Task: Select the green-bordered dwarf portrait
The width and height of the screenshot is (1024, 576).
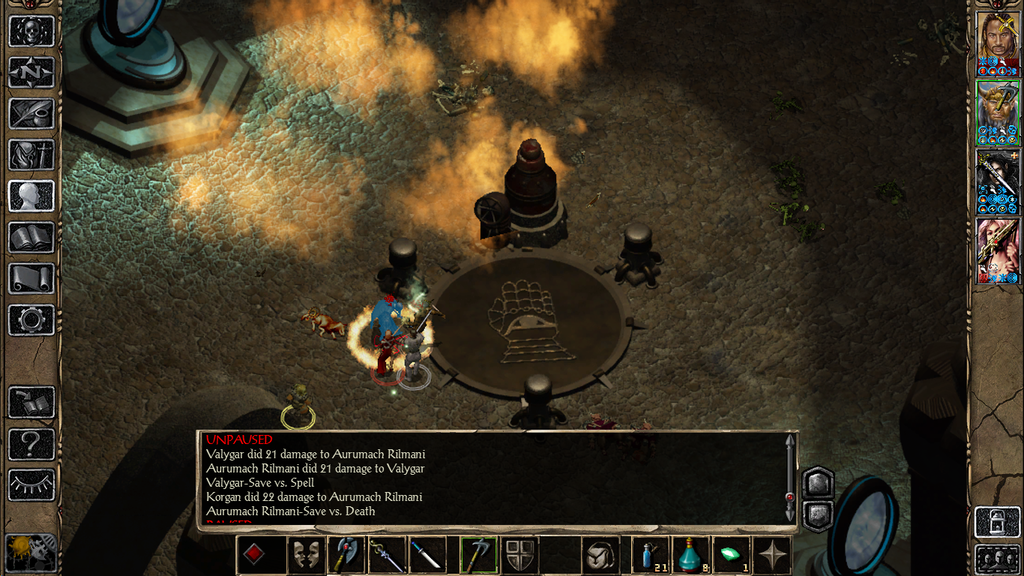Action: [x=997, y=107]
